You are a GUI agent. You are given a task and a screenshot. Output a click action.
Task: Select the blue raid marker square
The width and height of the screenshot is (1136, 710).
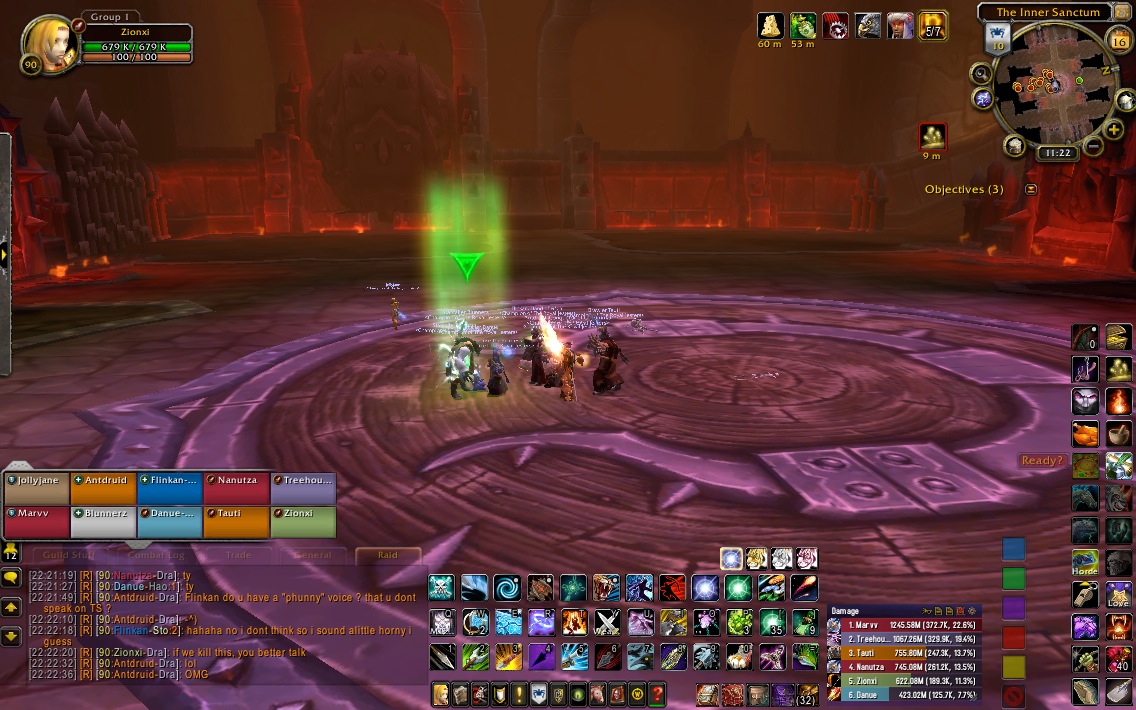[x=1014, y=549]
